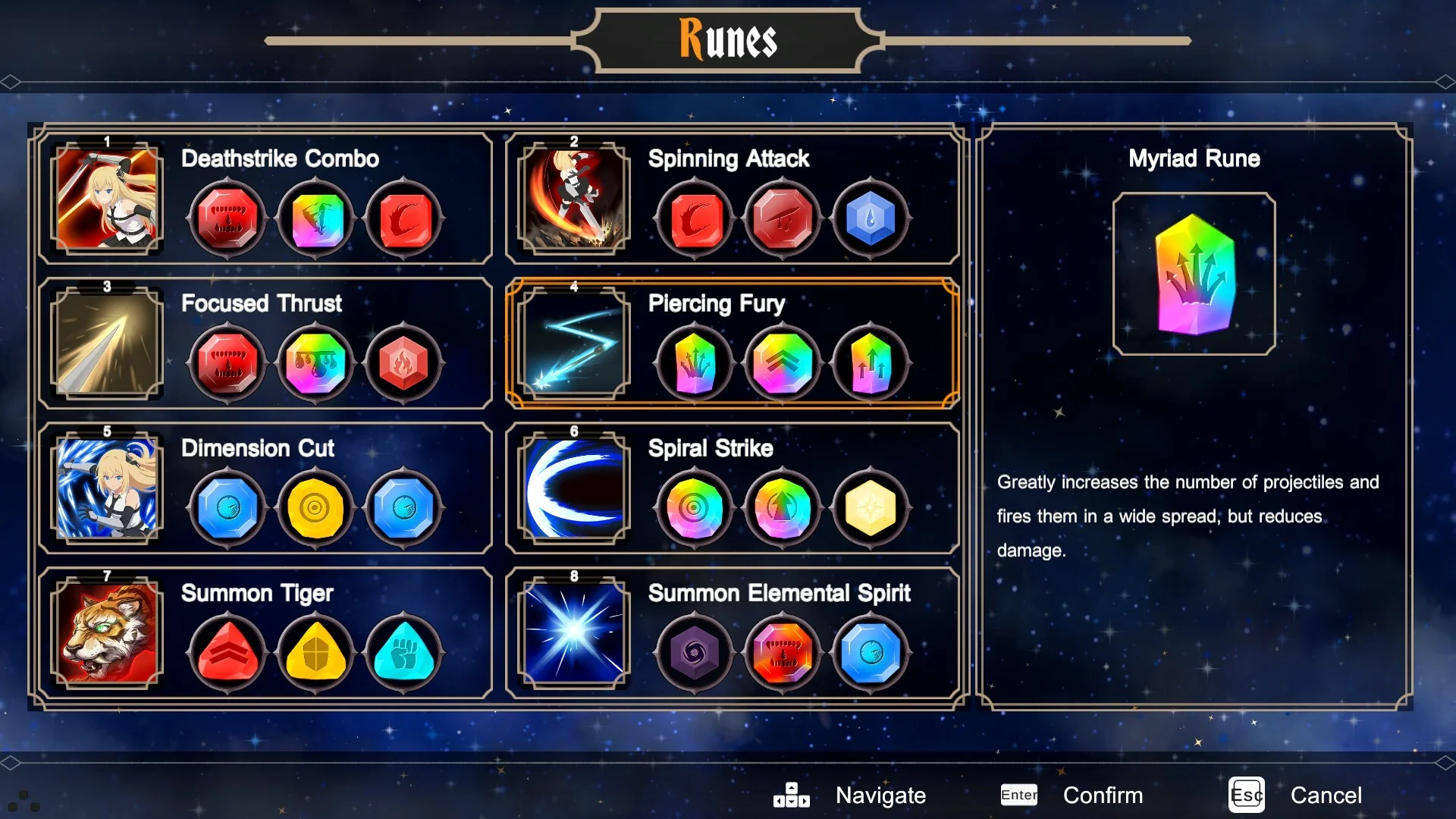Screen dimensions: 1456x819
Task: Click the Cancel button
Action: 1326,795
